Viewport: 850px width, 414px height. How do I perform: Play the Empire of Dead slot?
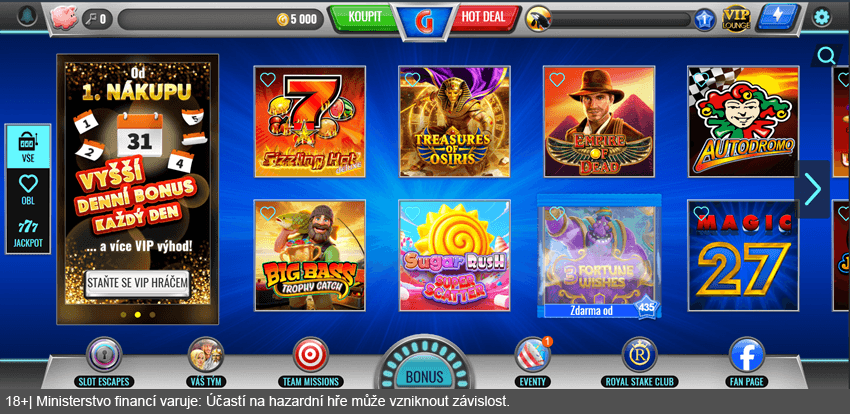coord(599,121)
